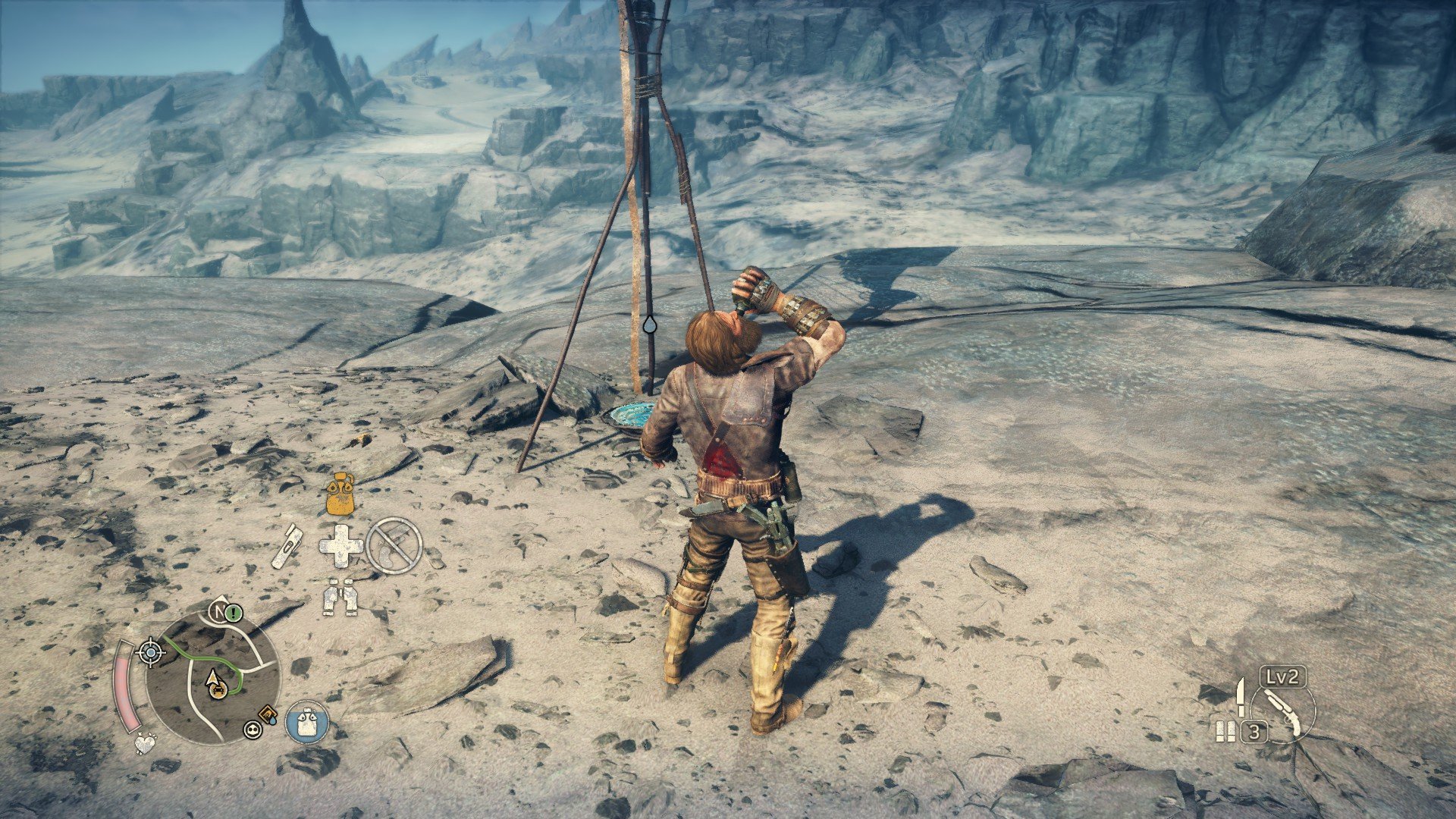
Task: Click the water drop waypoint marker
Action: (x=650, y=325)
